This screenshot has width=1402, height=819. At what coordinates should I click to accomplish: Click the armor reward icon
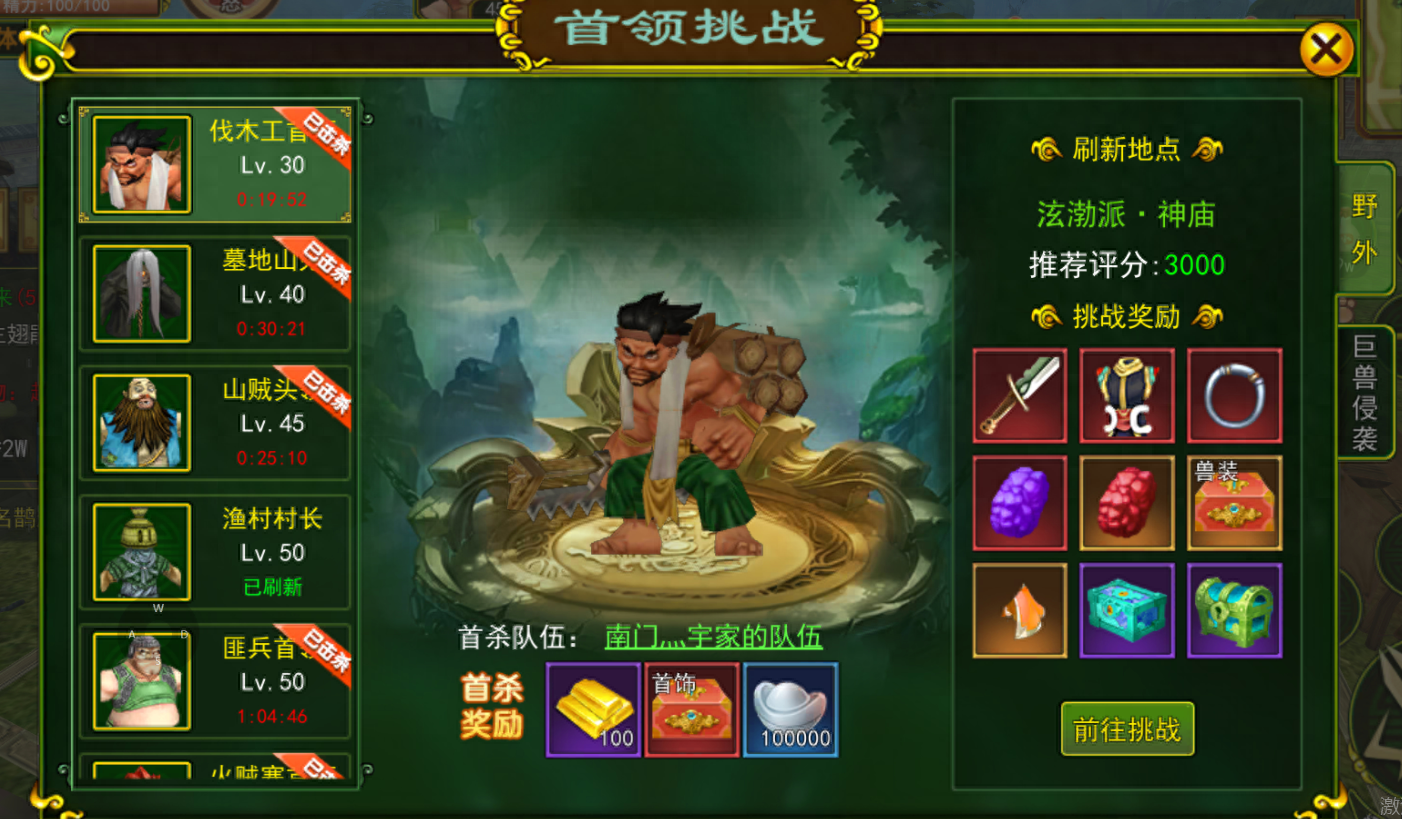click(1126, 394)
